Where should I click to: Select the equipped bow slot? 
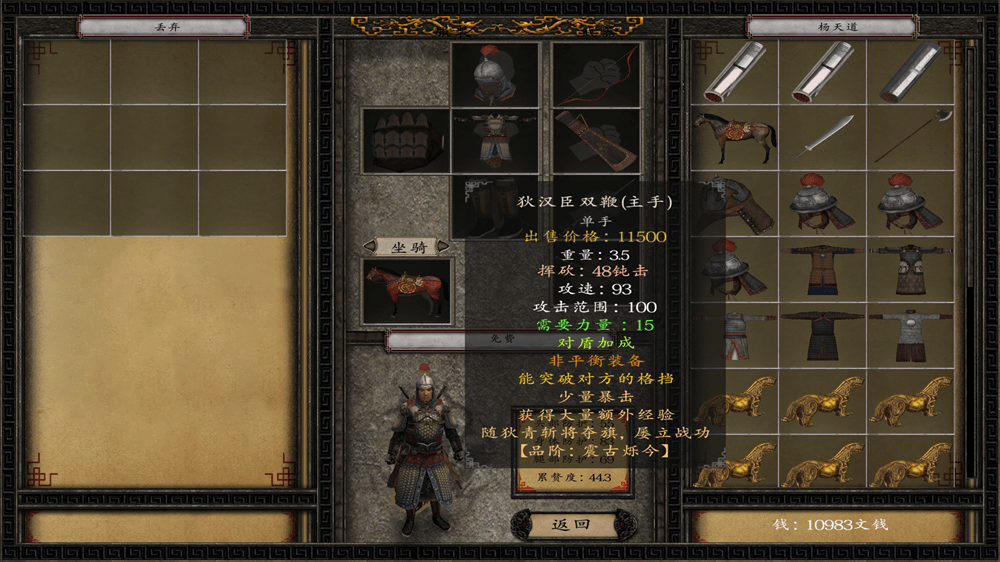point(596,73)
